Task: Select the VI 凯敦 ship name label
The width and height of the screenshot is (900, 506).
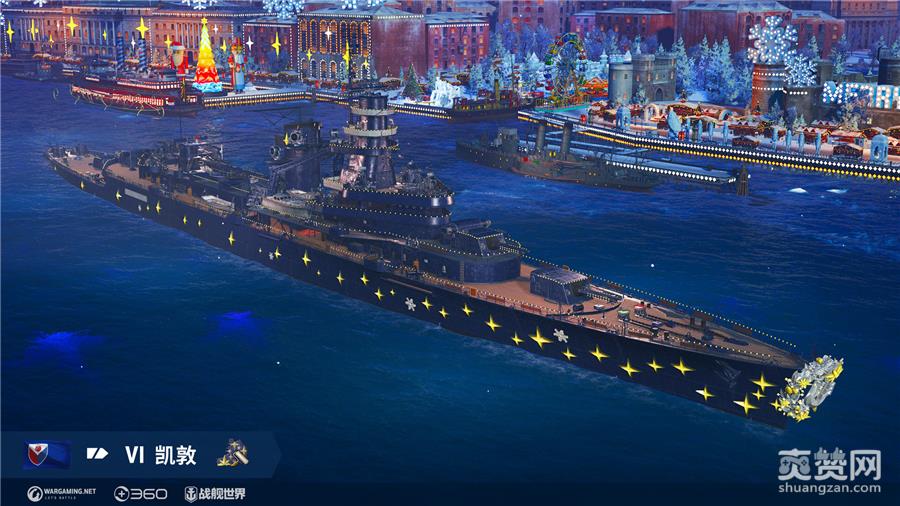Action: (160, 456)
